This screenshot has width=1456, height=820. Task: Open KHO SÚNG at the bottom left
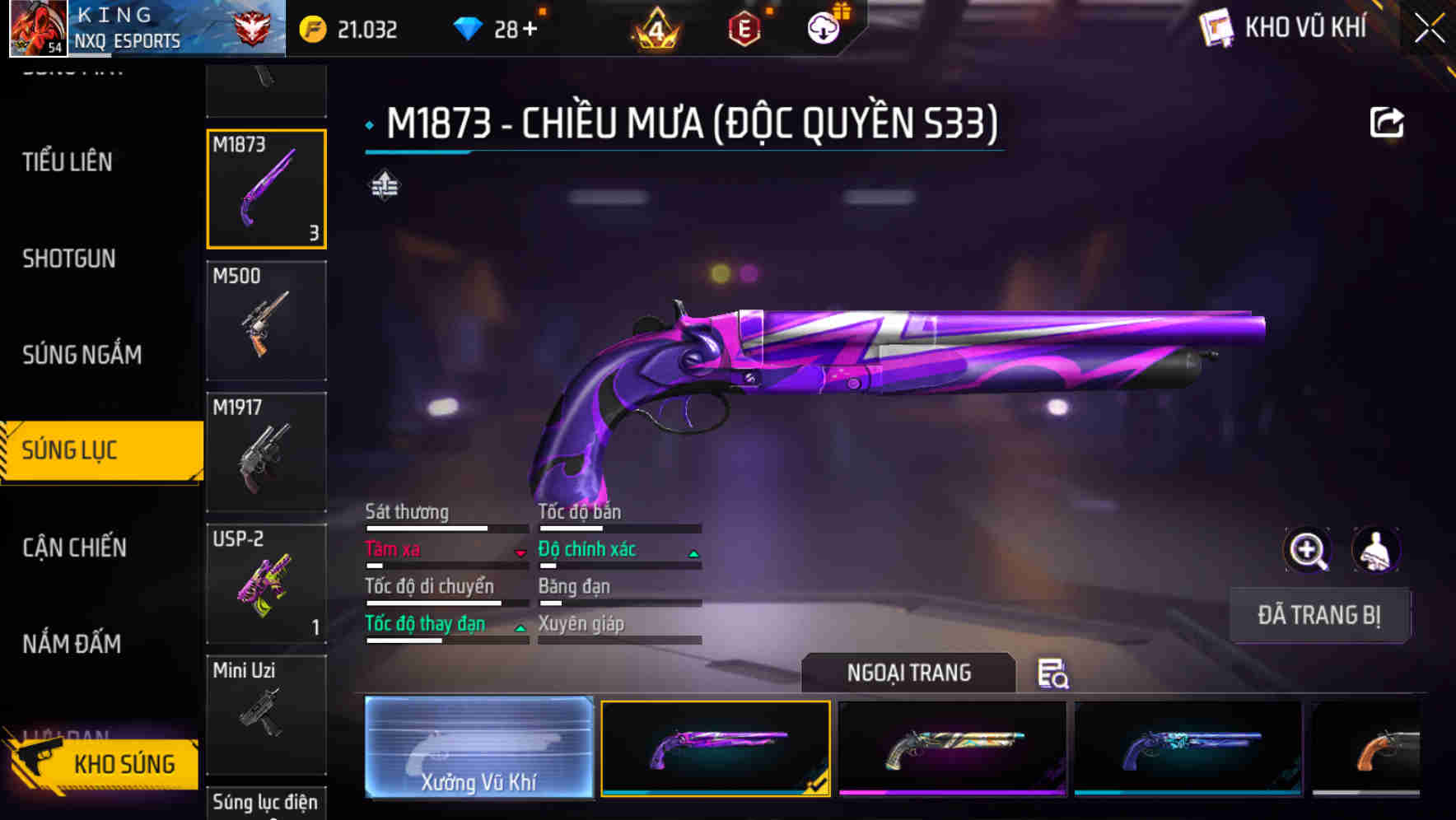(123, 764)
